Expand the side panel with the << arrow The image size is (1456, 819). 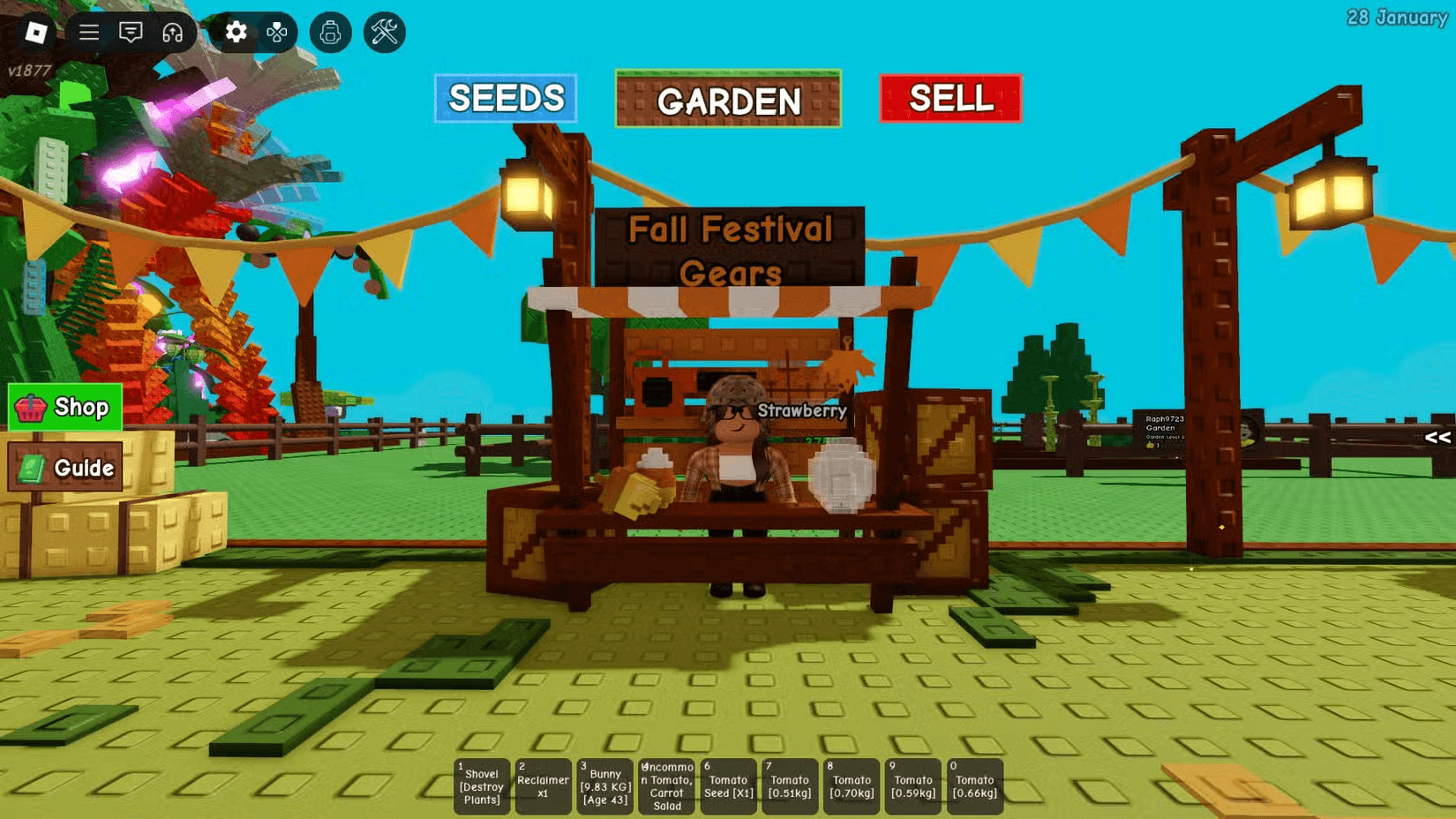point(1437,438)
